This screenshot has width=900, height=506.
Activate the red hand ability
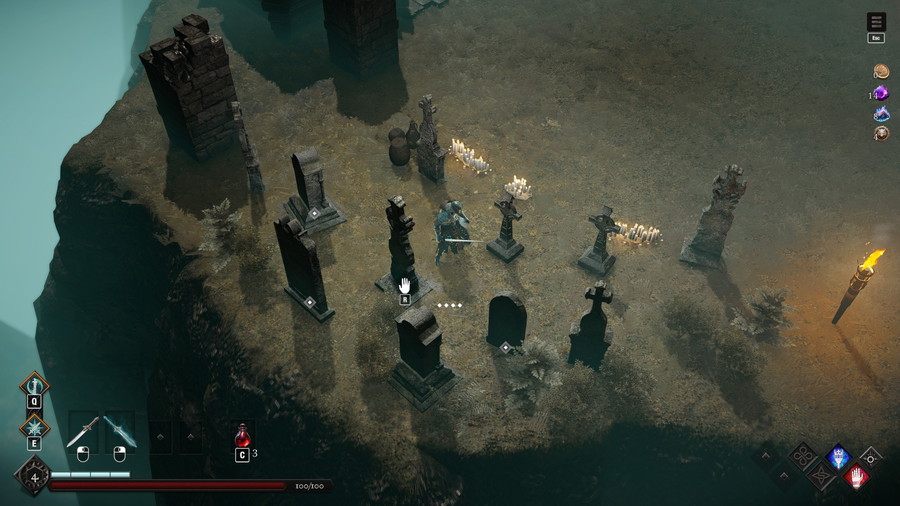click(857, 477)
